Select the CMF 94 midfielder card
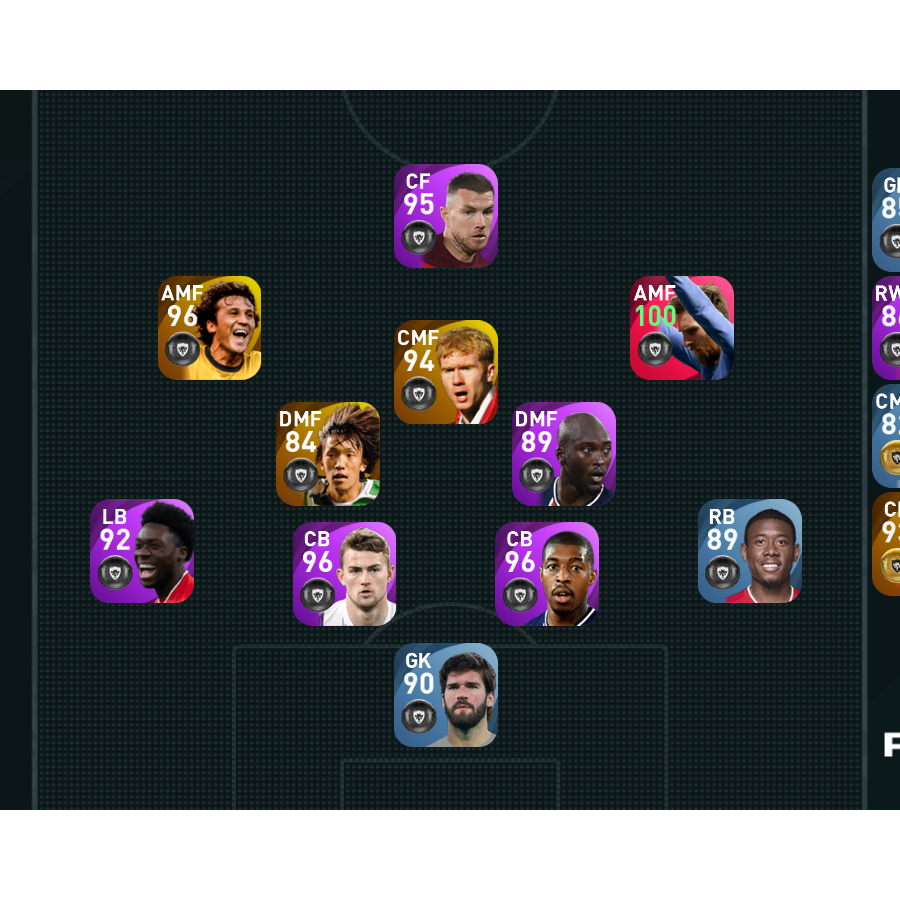 [446, 372]
